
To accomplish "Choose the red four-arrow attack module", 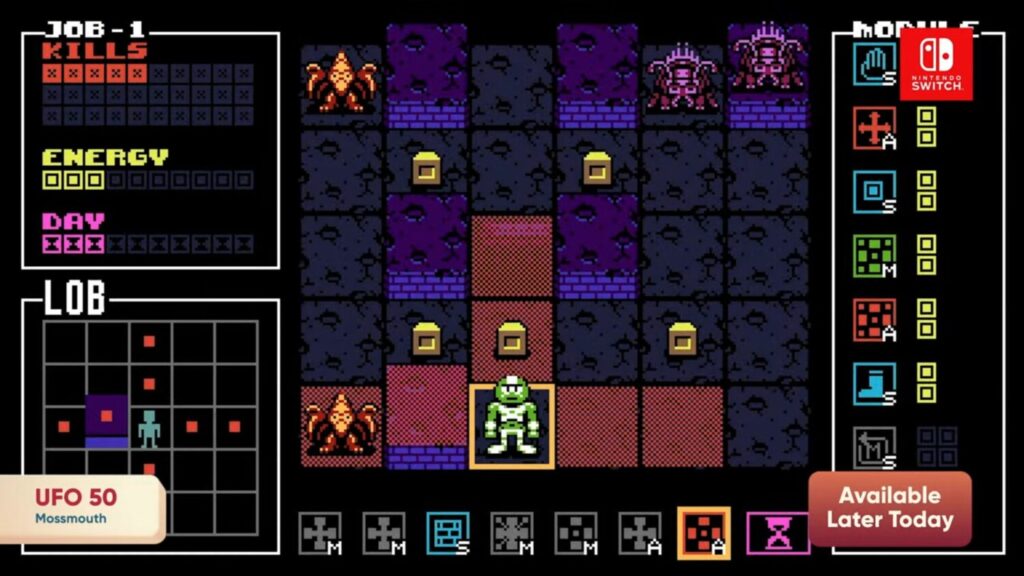I will point(874,127).
